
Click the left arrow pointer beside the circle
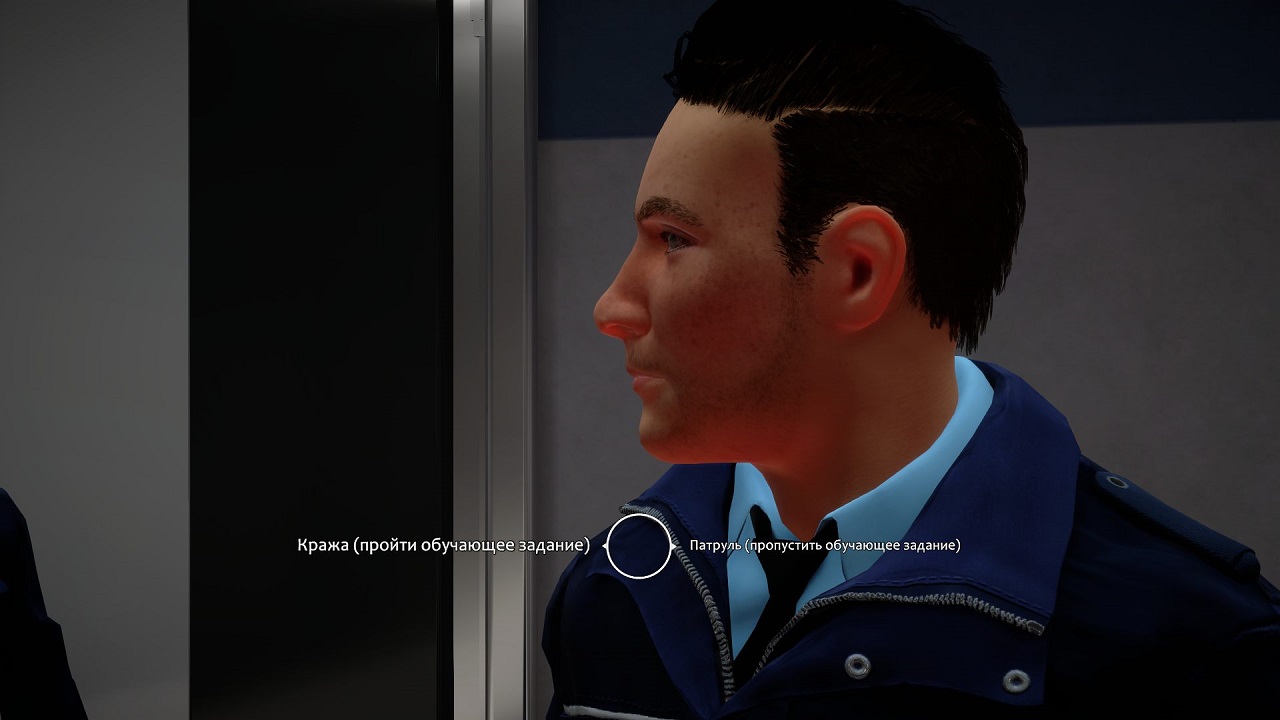[x=605, y=546]
